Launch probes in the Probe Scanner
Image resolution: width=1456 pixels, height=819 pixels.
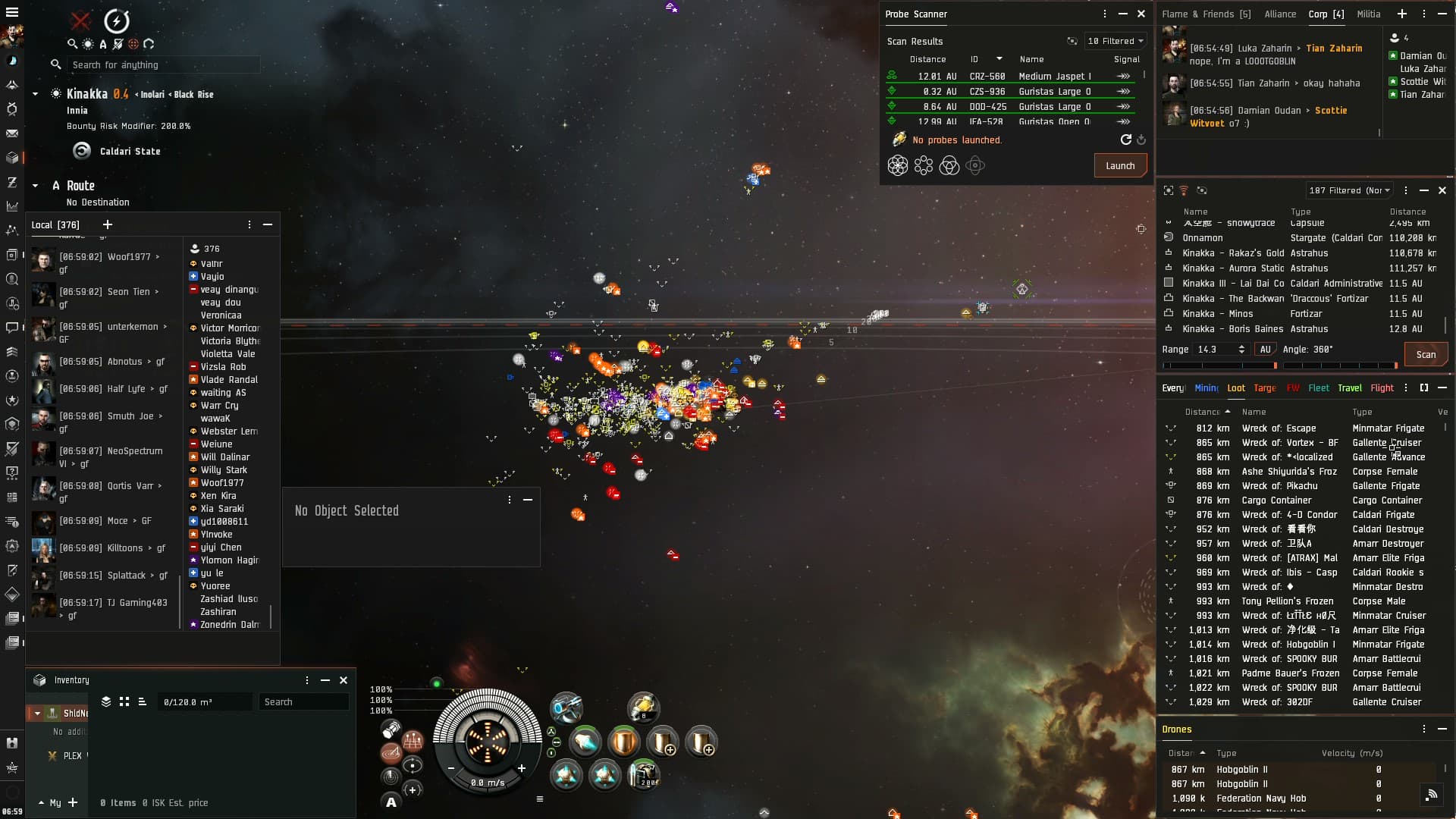(x=1119, y=166)
